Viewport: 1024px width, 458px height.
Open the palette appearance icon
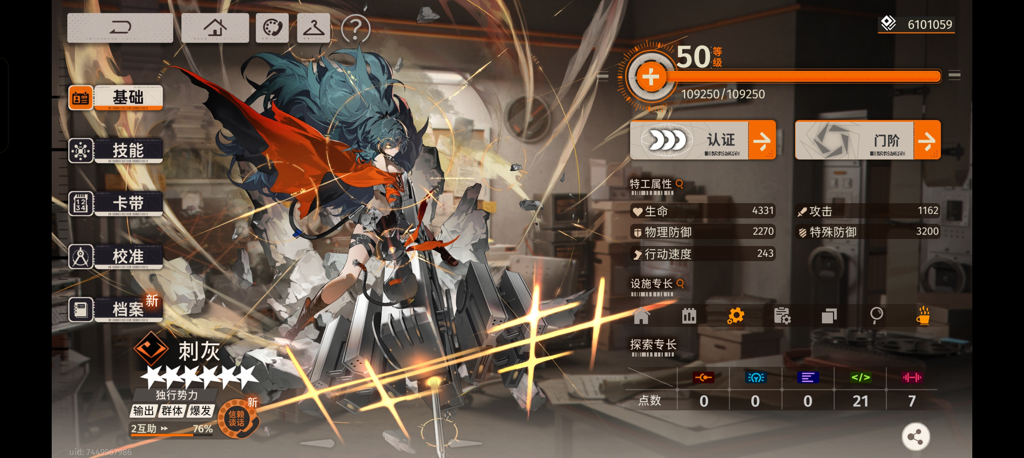click(x=272, y=28)
